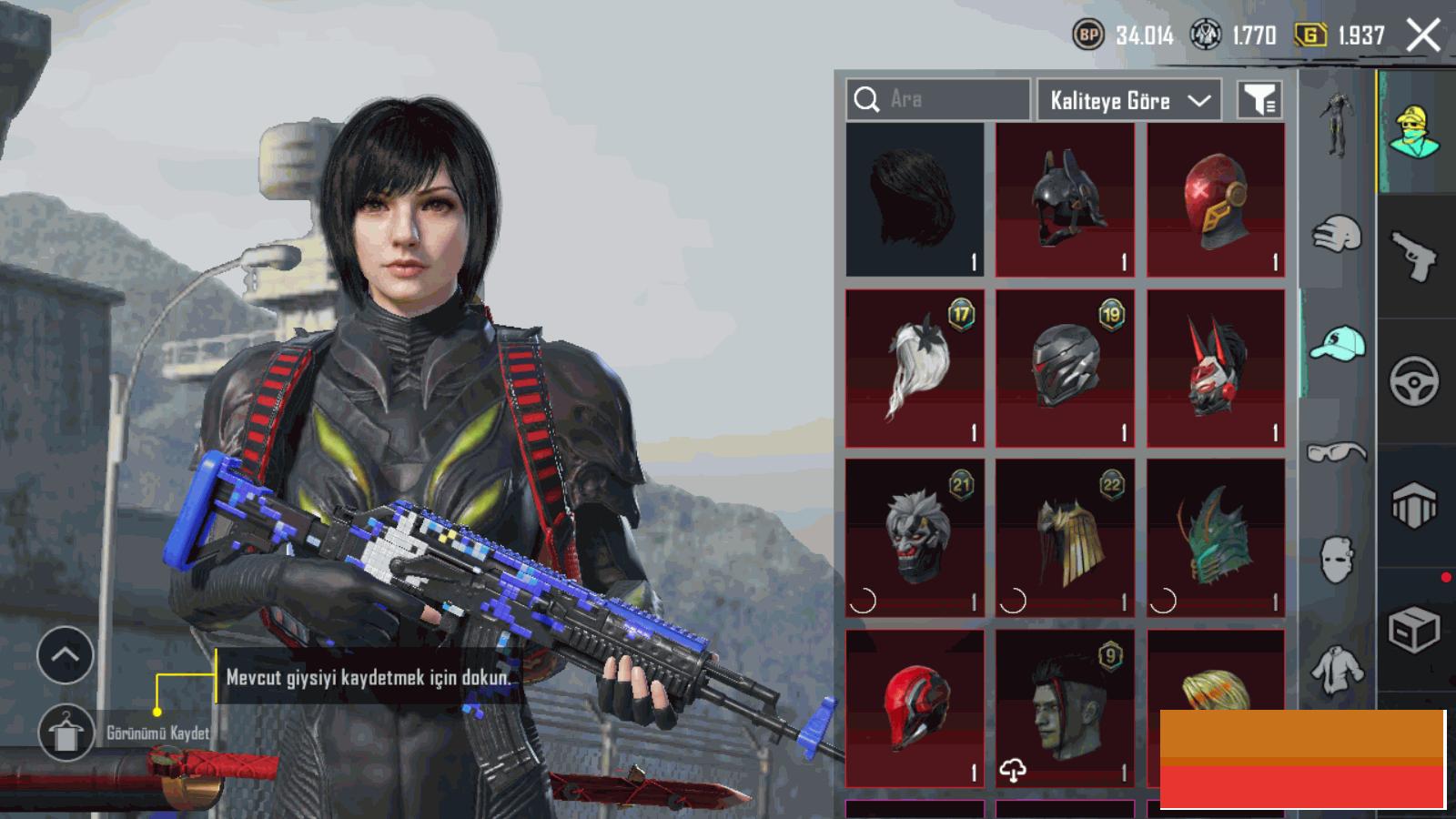Choose the red fox mask headgear
1456x819 pixels.
(x=1216, y=369)
